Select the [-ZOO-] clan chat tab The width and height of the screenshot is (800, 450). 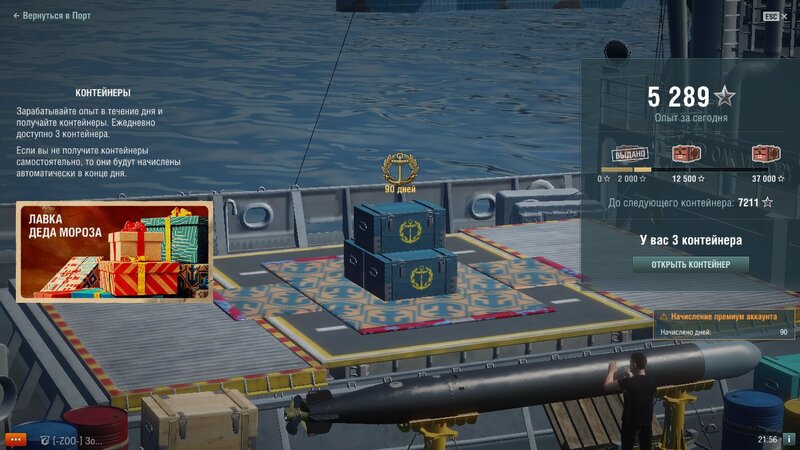[68, 439]
